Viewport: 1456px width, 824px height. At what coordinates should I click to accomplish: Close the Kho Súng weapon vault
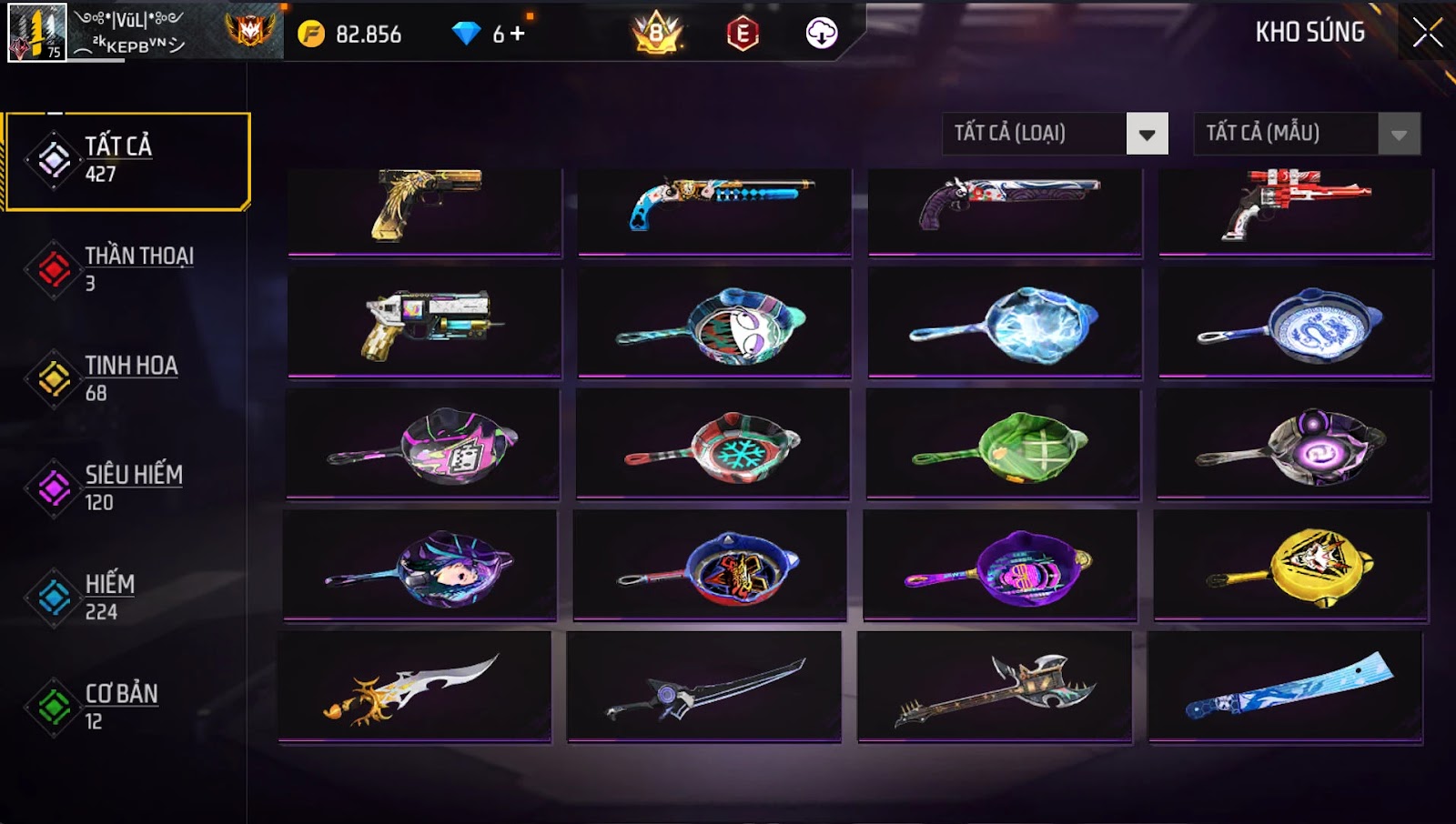pyautogui.click(x=1427, y=33)
